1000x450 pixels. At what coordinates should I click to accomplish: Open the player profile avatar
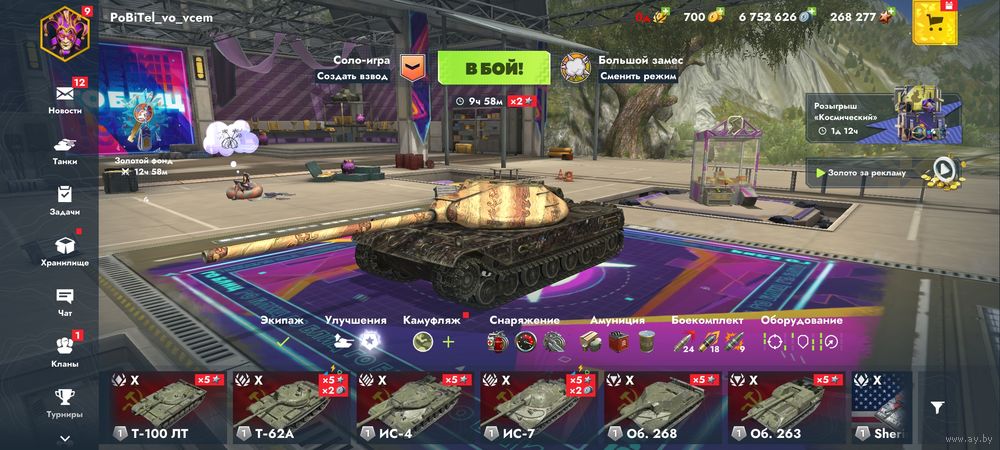[64, 30]
